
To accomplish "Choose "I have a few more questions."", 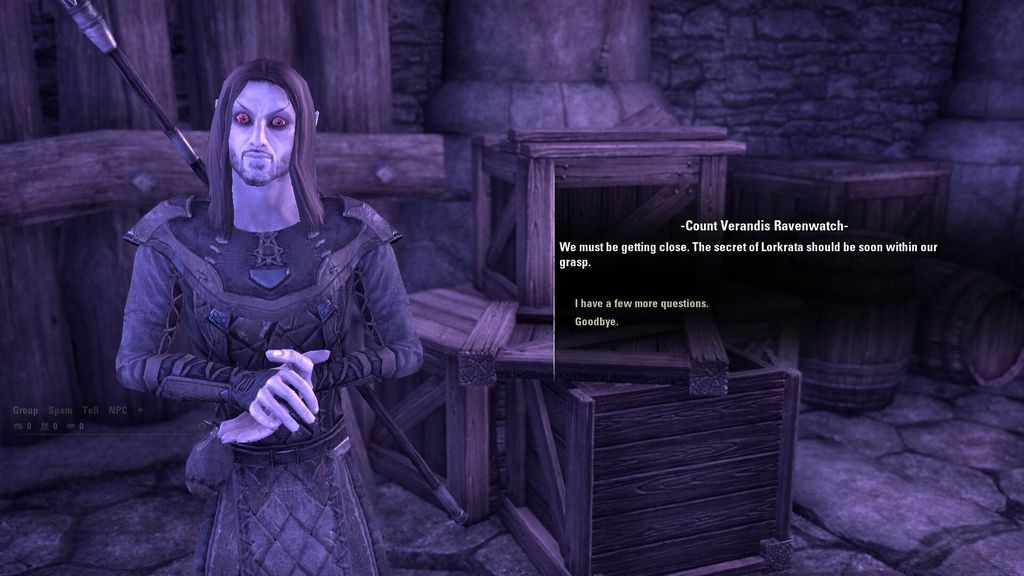I will pyautogui.click(x=641, y=303).
